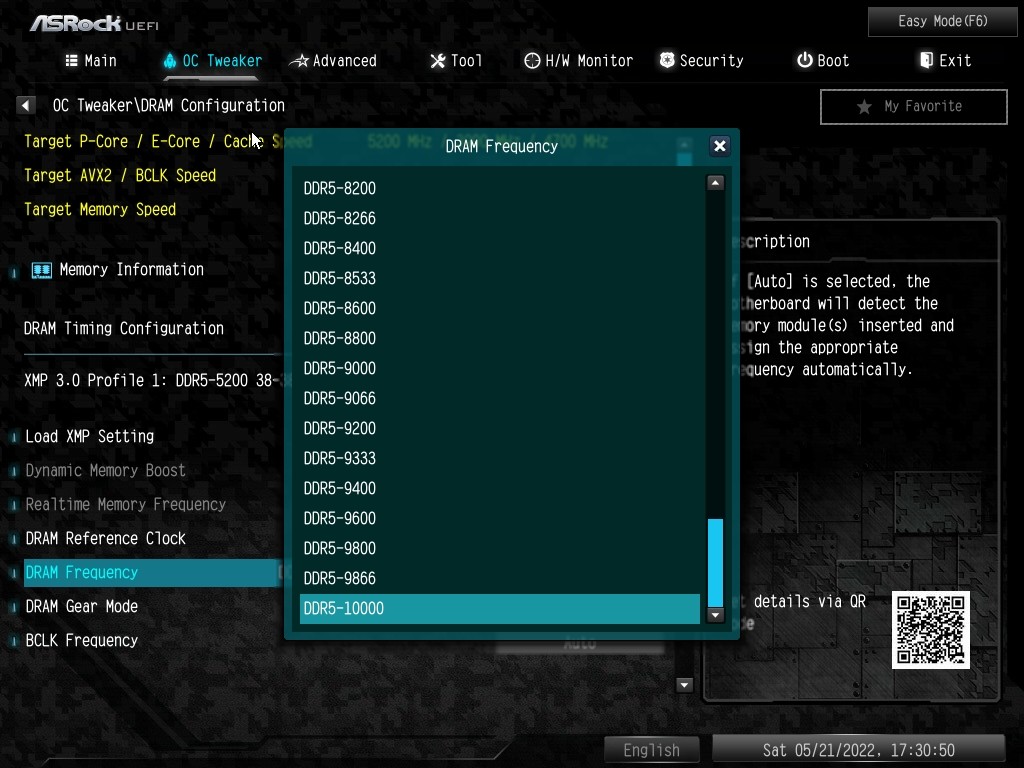Change the English language setting
The image size is (1024, 768).
(x=651, y=750)
